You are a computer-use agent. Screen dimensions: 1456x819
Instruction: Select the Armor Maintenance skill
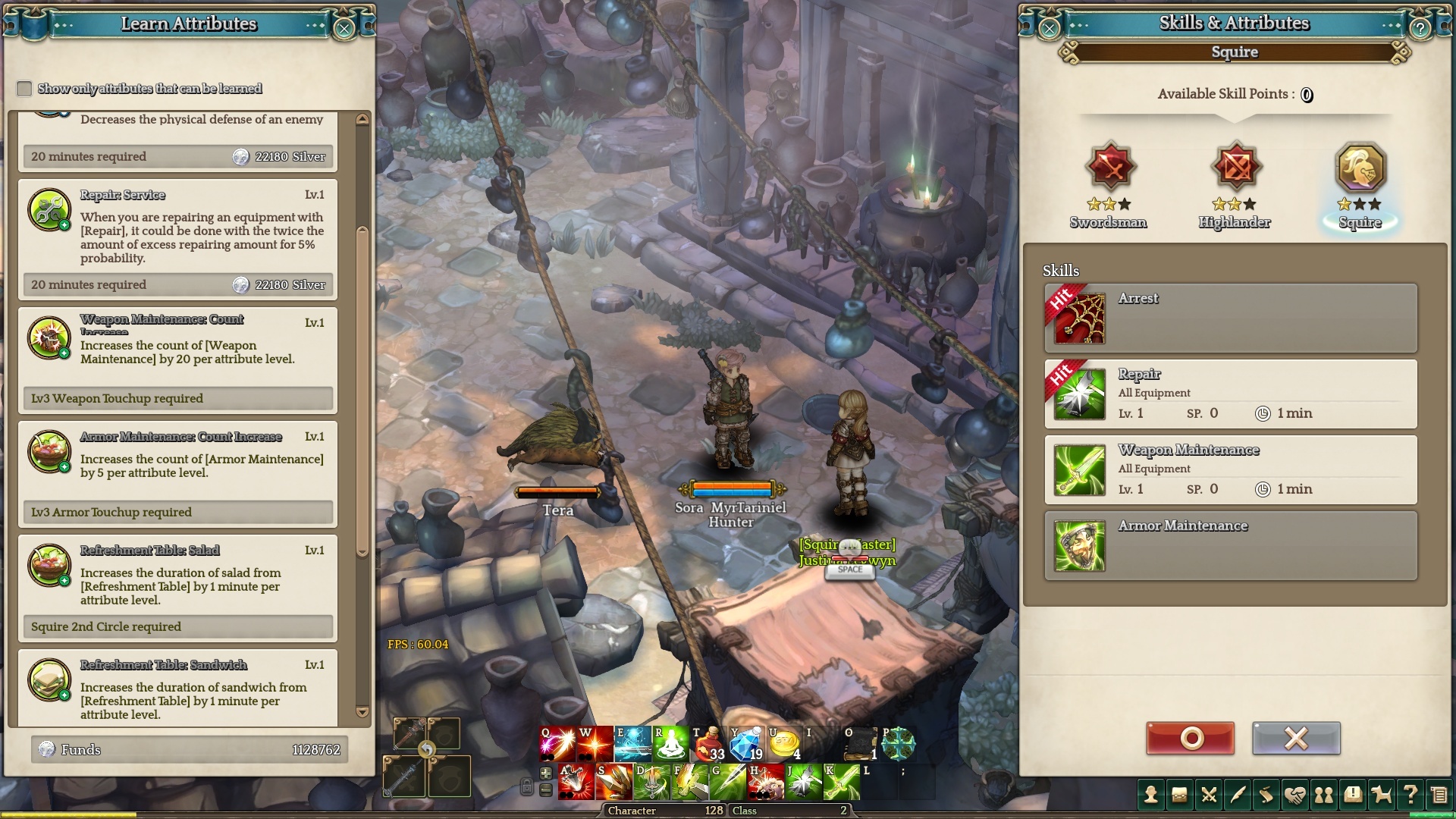pyautogui.click(x=1230, y=546)
